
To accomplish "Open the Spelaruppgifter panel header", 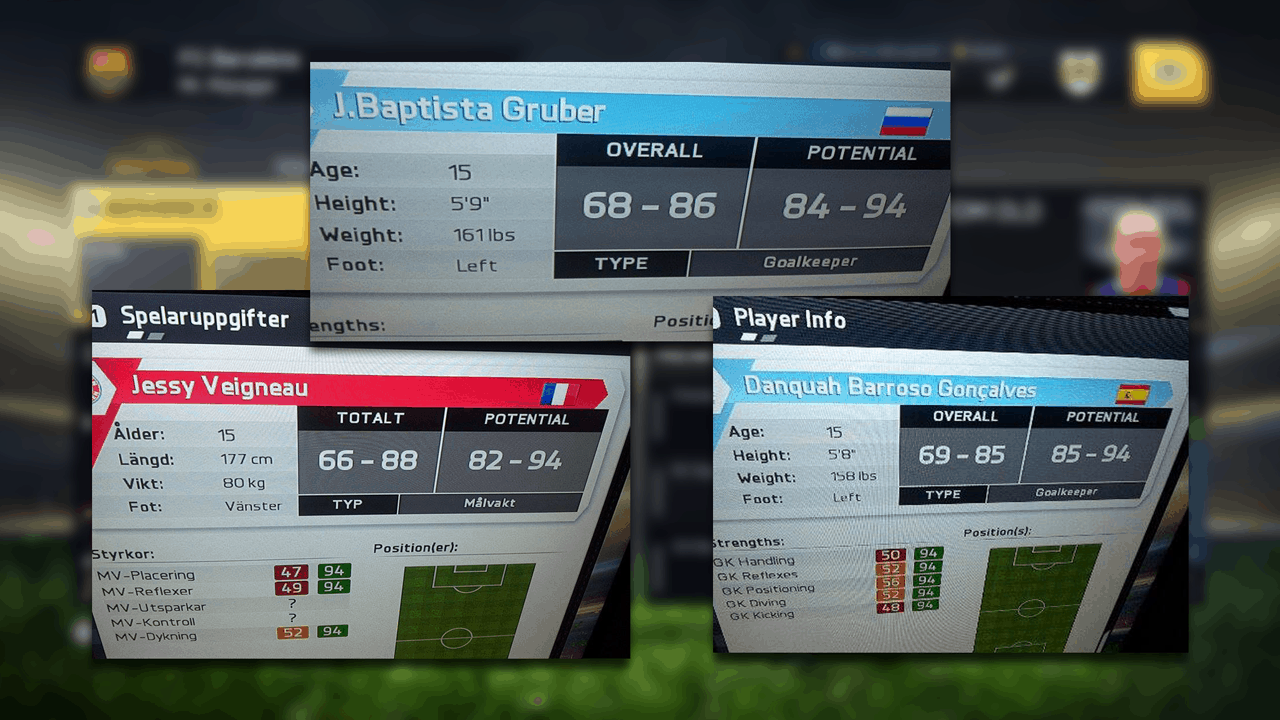I will 203,319.
